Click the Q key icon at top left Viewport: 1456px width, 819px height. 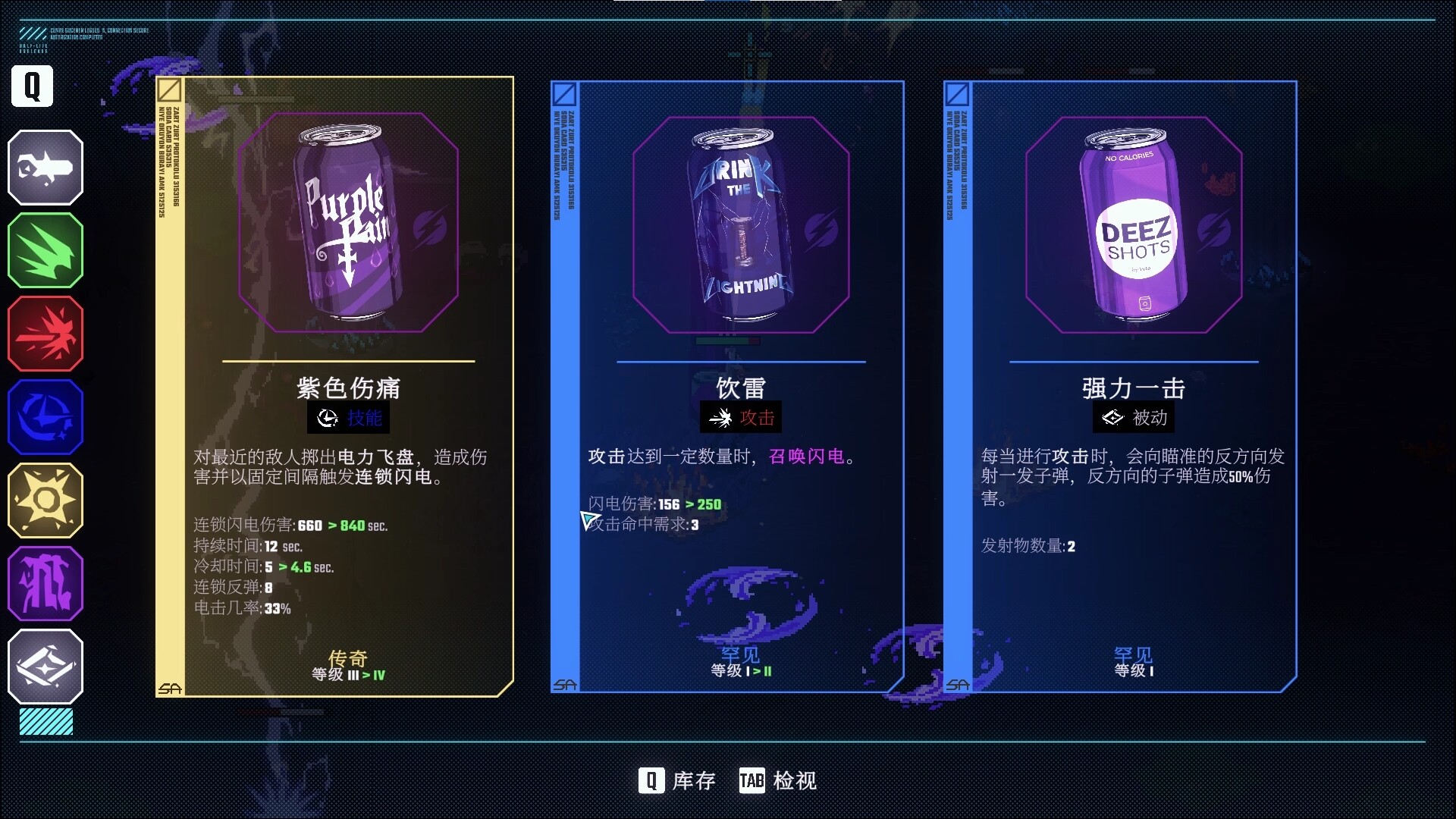(x=30, y=86)
